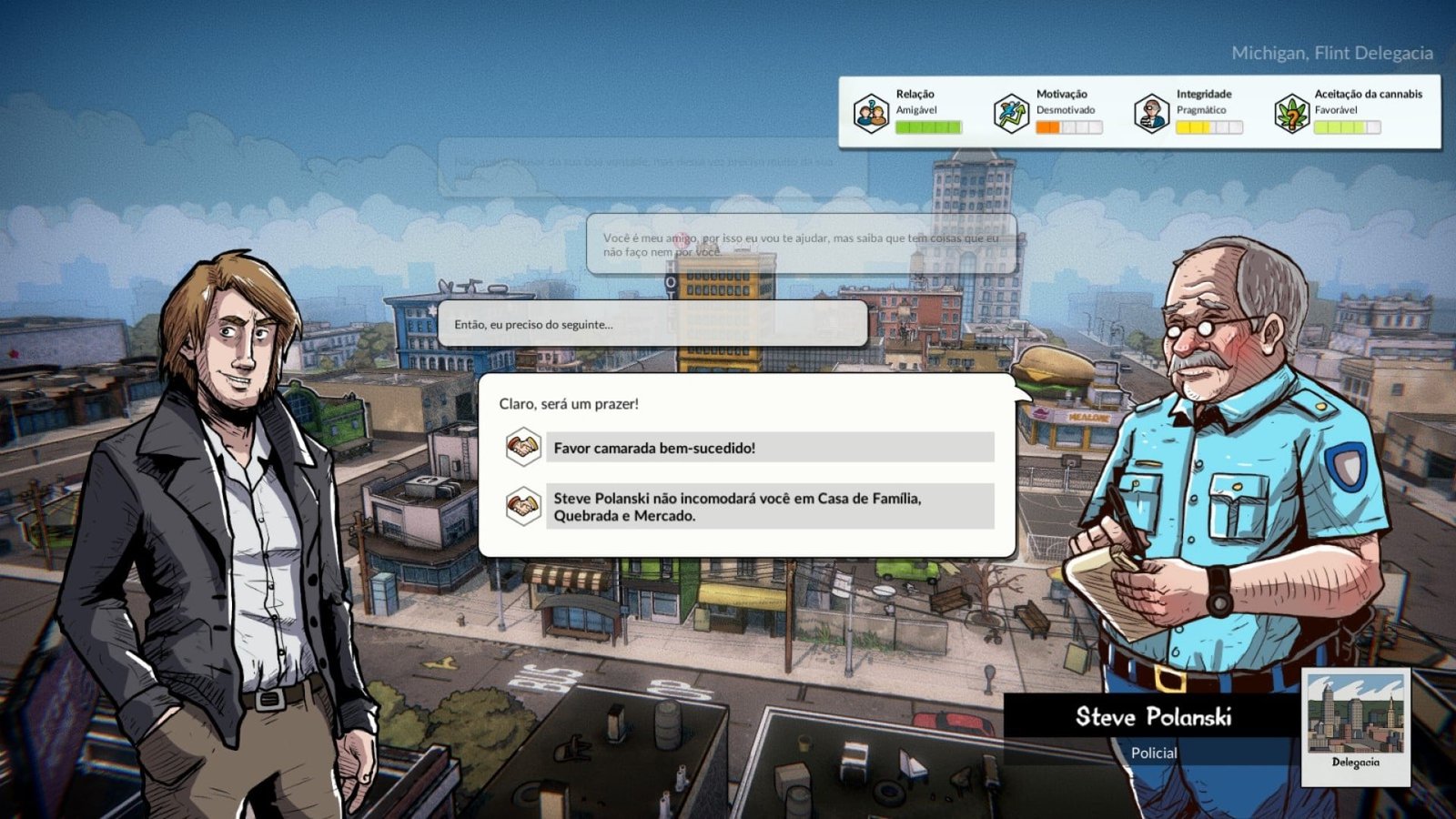Click the Motivação status icon

[1011, 114]
